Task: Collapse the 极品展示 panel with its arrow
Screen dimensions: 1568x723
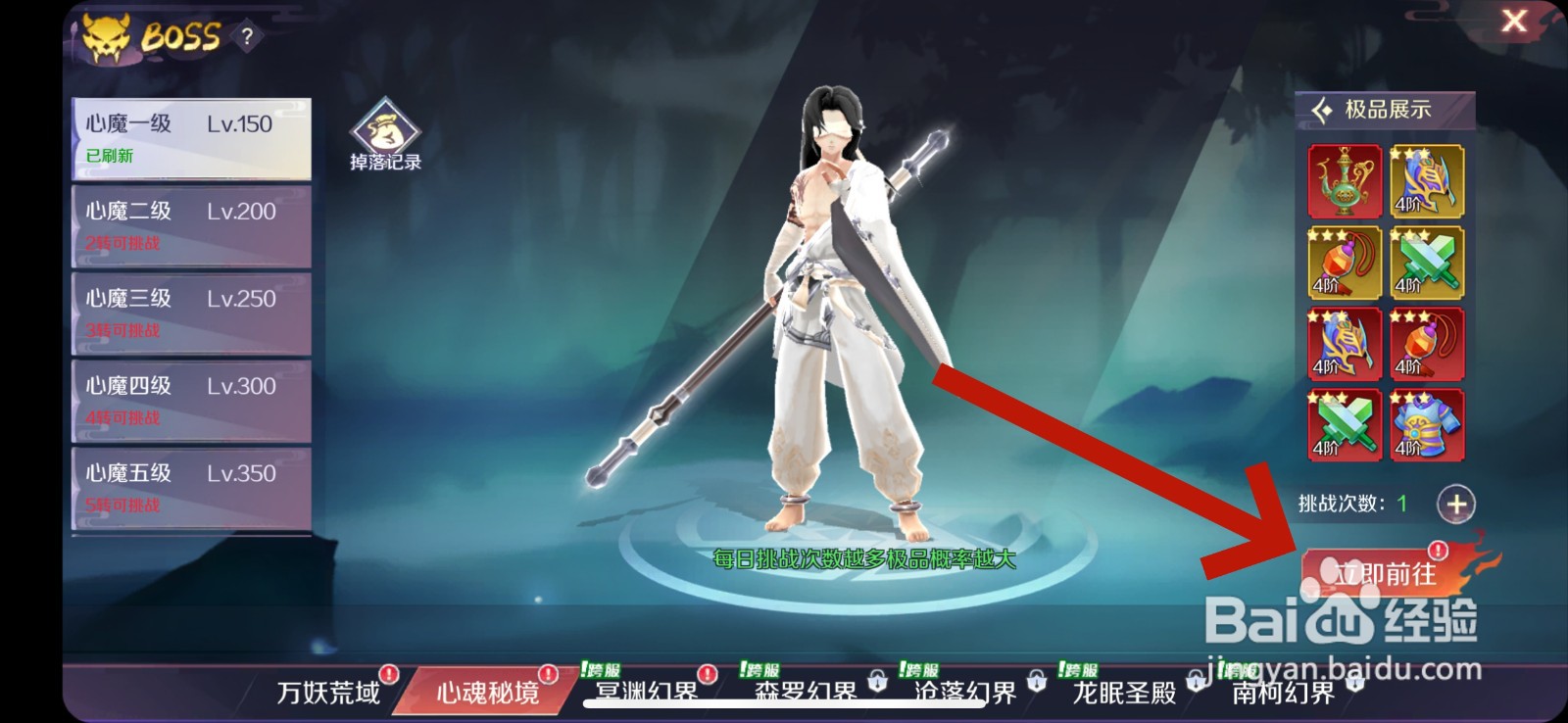Action: [1318, 112]
